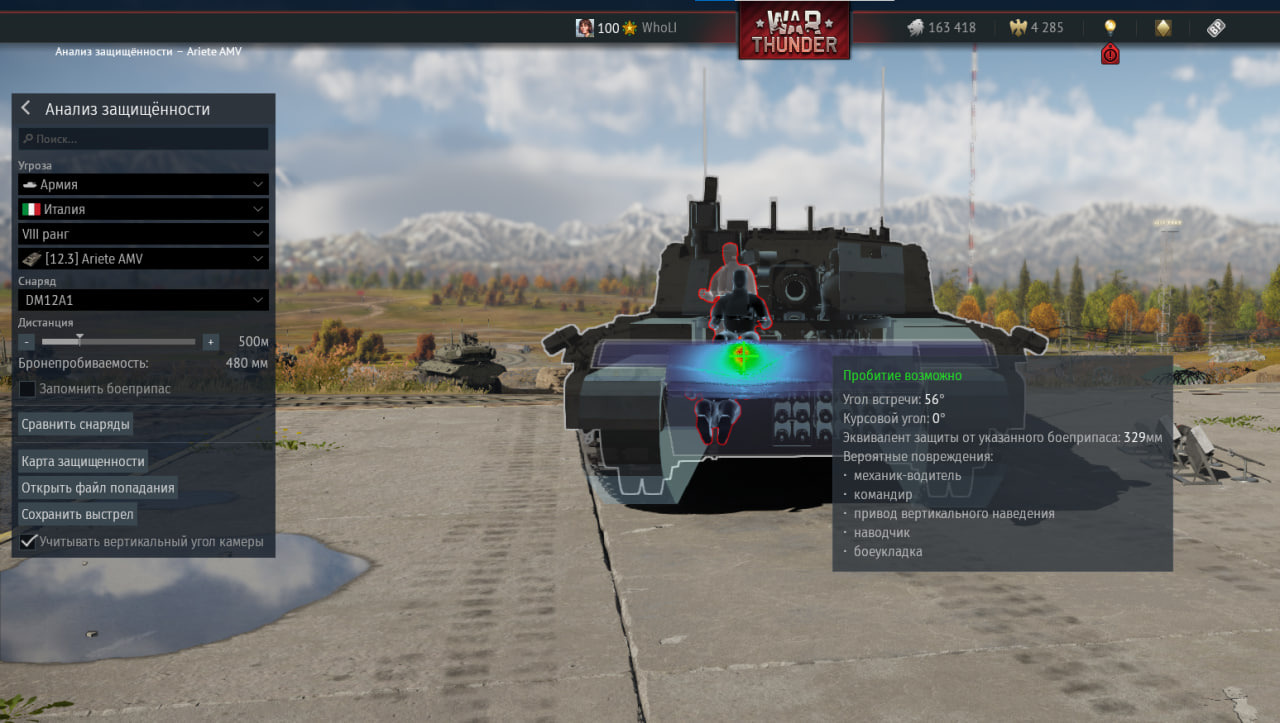Open the VIII ранг rank dropdown
1280x723 pixels.
click(x=143, y=234)
